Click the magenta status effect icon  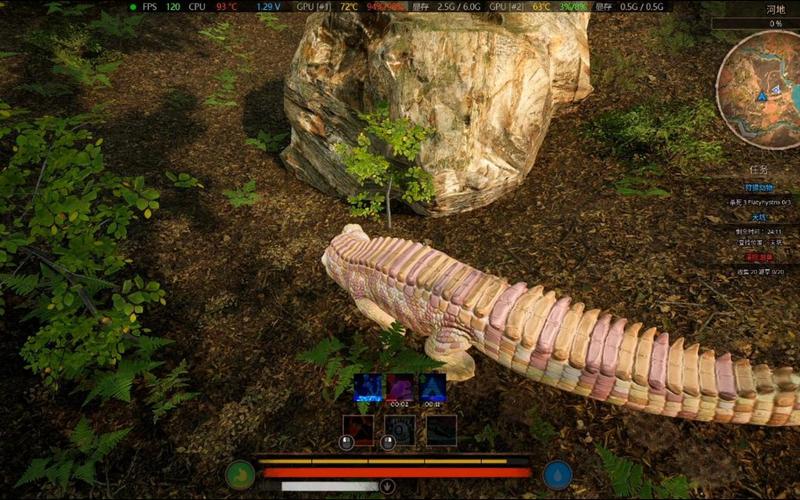click(x=400, y=388)
